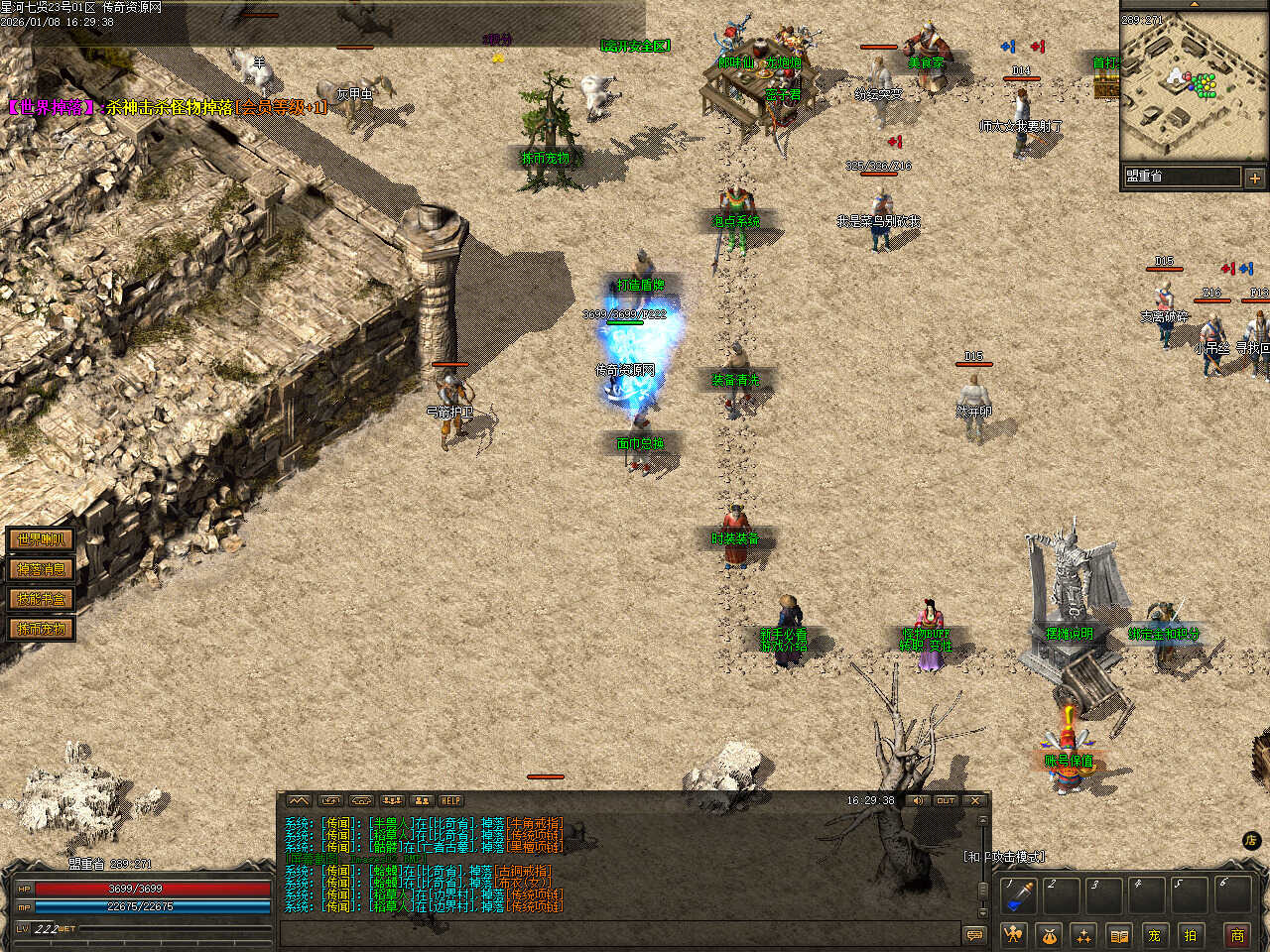
Task: Close the chat panel with the X button
Action: [975, 800]
